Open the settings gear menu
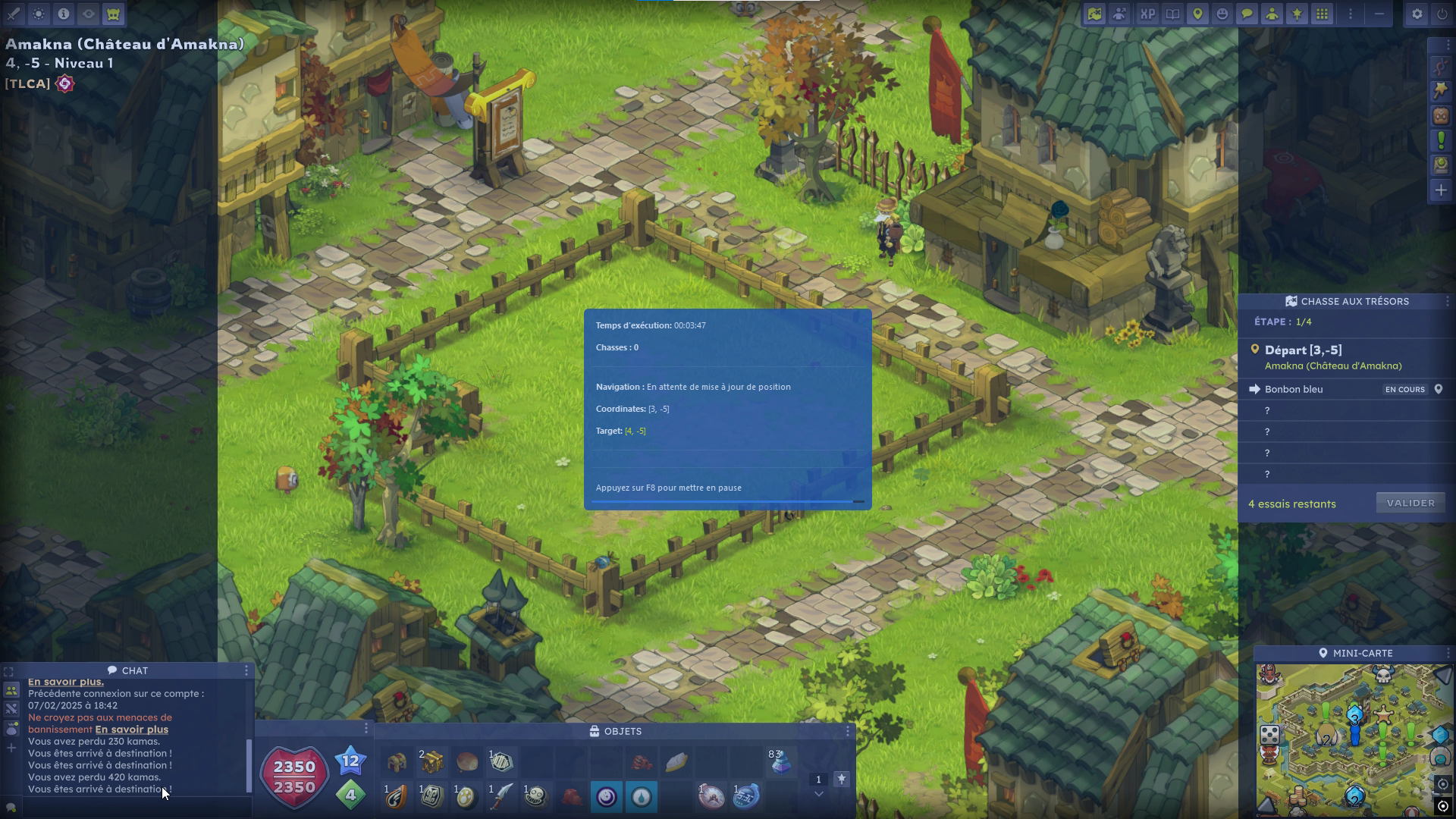The height and width of the screenshot is (819, 1456). point(1417,14)
